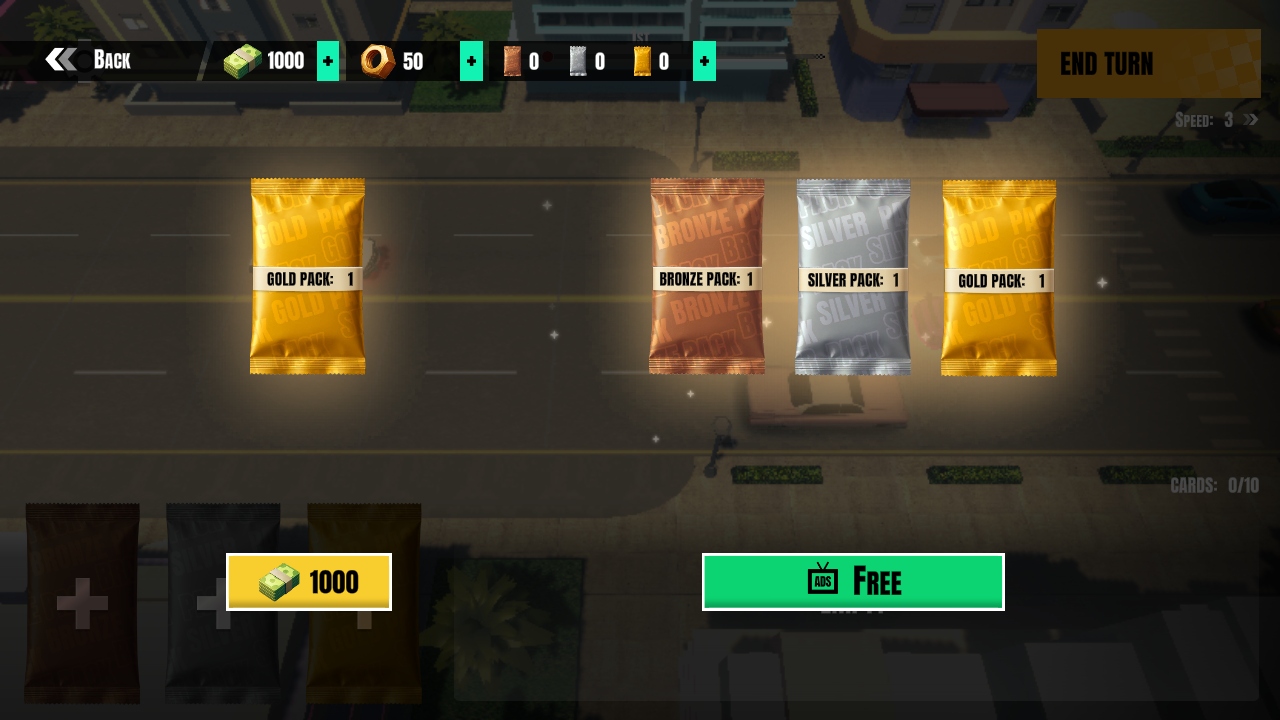The height and width of the screenshot is (720, 1280).
Task: Pick the Gold Pack beside the Silver Pack
Action: (999, 278)
